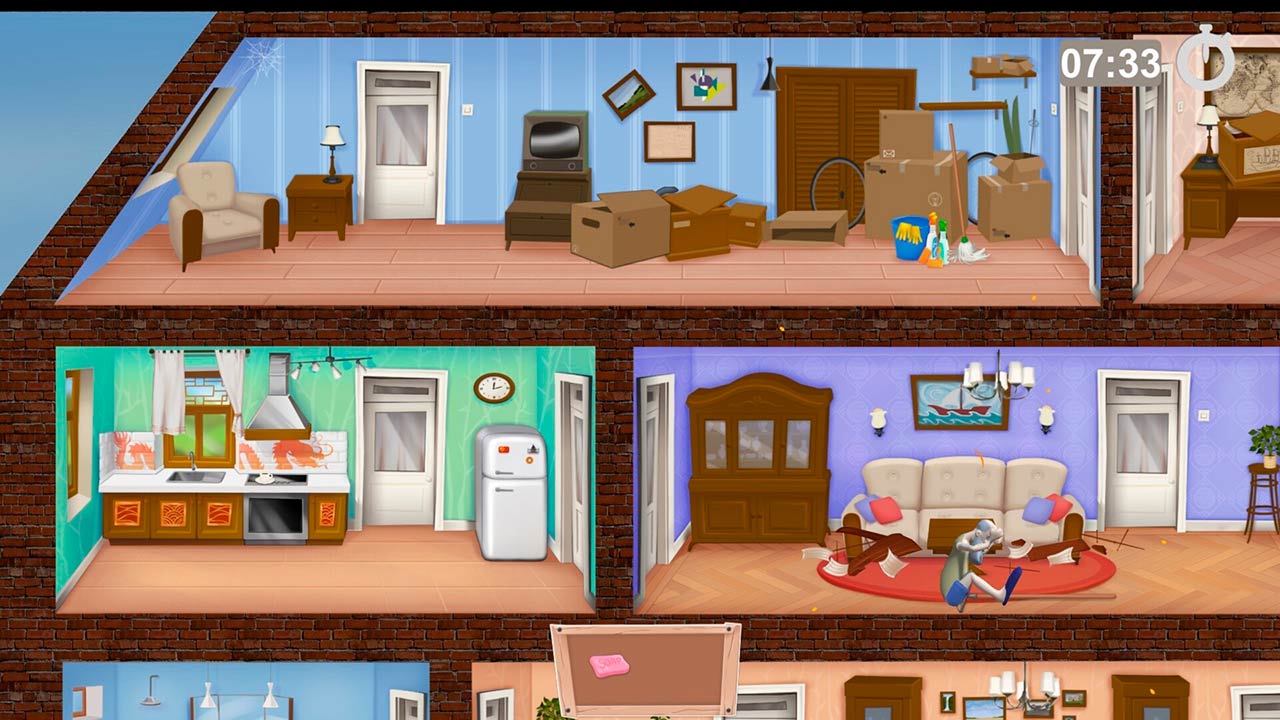Viewport: 1280px width, 720px height.
Task: Click the framed landscape picture in the attic
Action: 629,95
